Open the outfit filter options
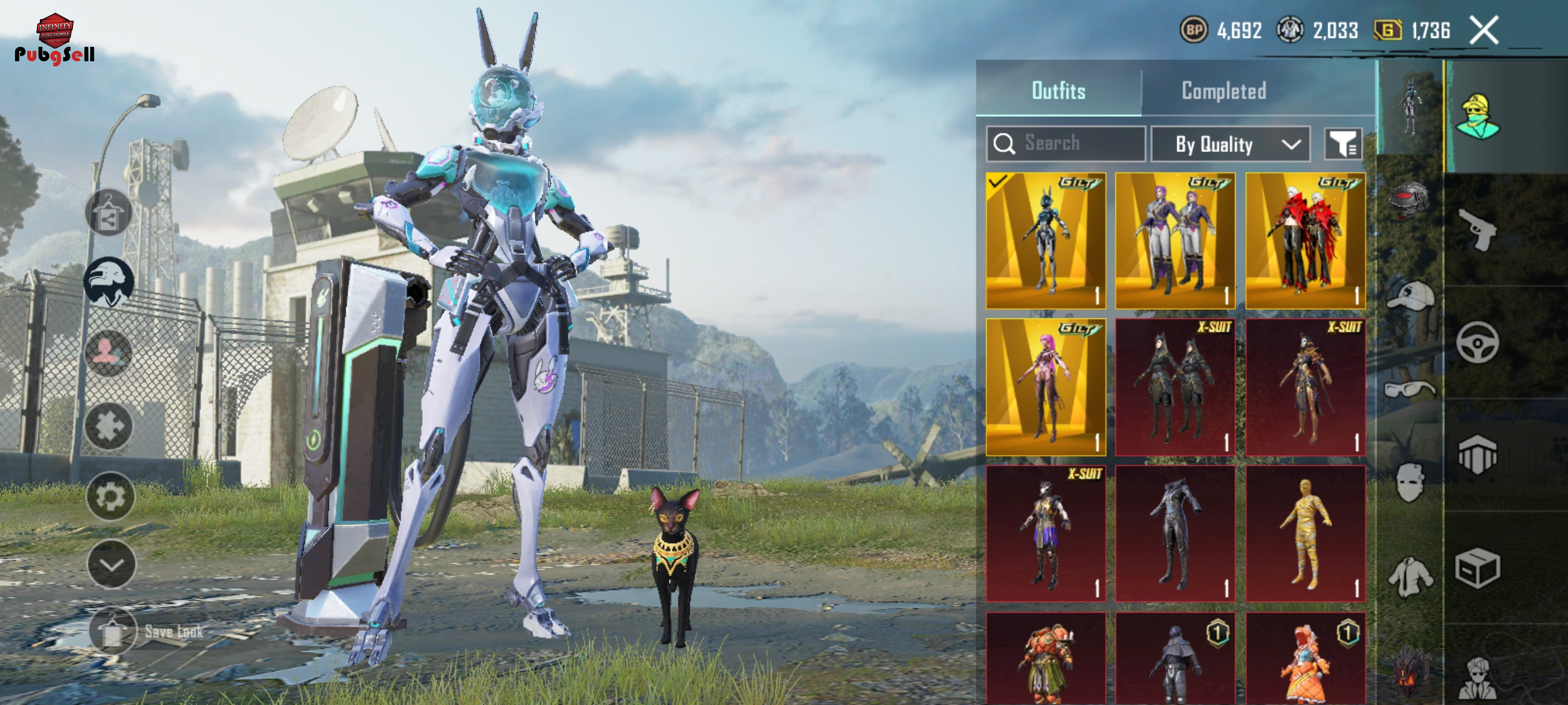 pyautogui.click(x=1342, y=144)
